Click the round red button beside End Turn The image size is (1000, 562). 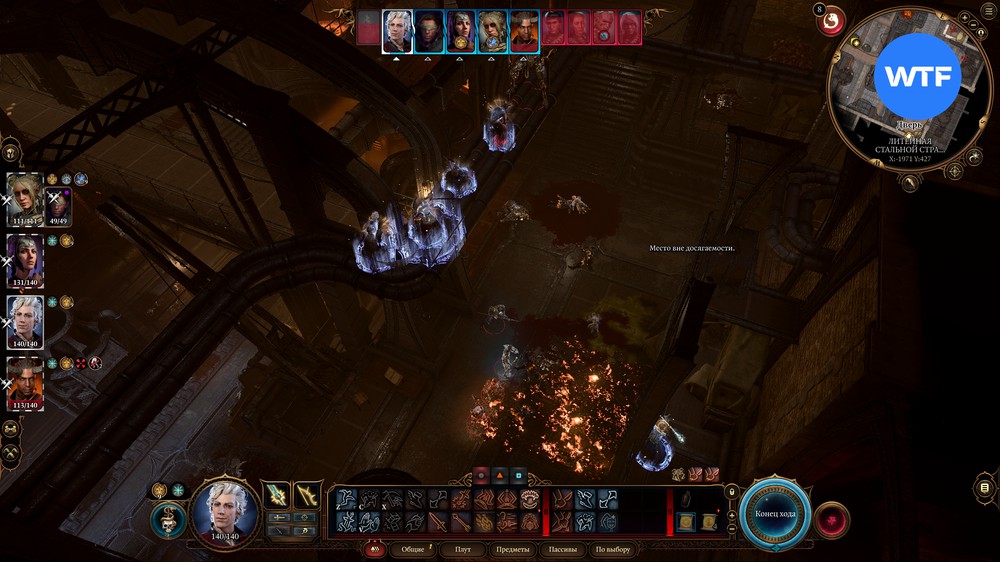point(832,520)
